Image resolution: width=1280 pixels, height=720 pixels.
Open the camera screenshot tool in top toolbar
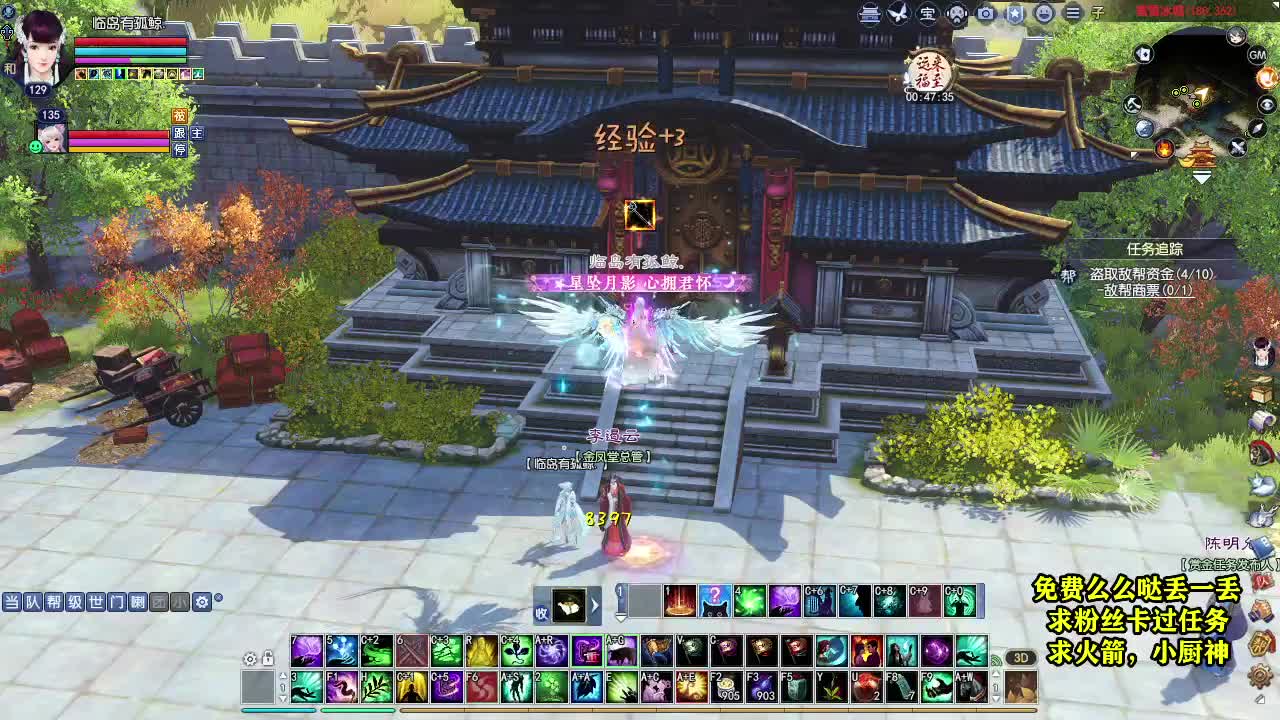[x=986, y=12]
